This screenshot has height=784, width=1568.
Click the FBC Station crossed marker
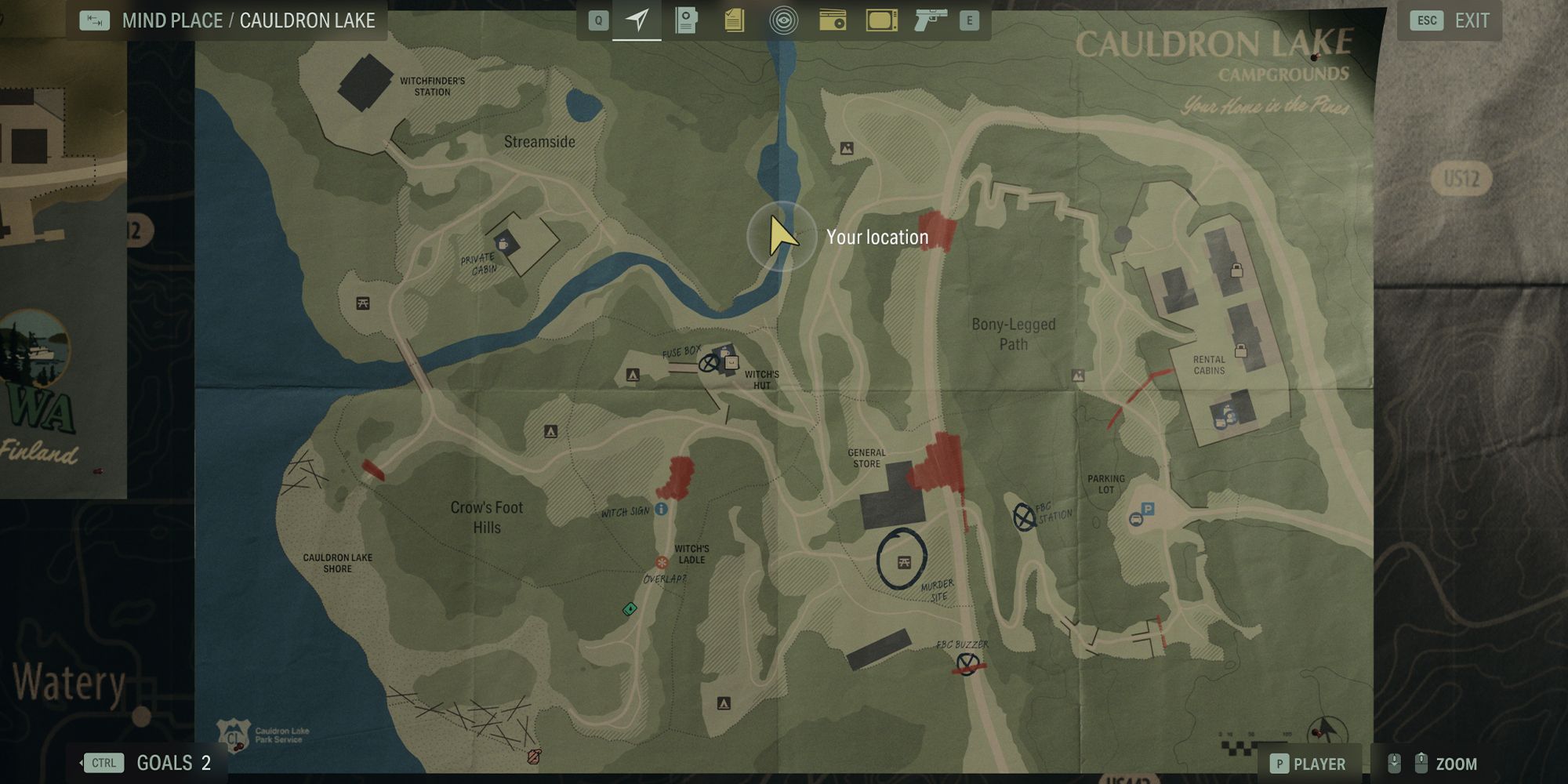[1023, 517]
